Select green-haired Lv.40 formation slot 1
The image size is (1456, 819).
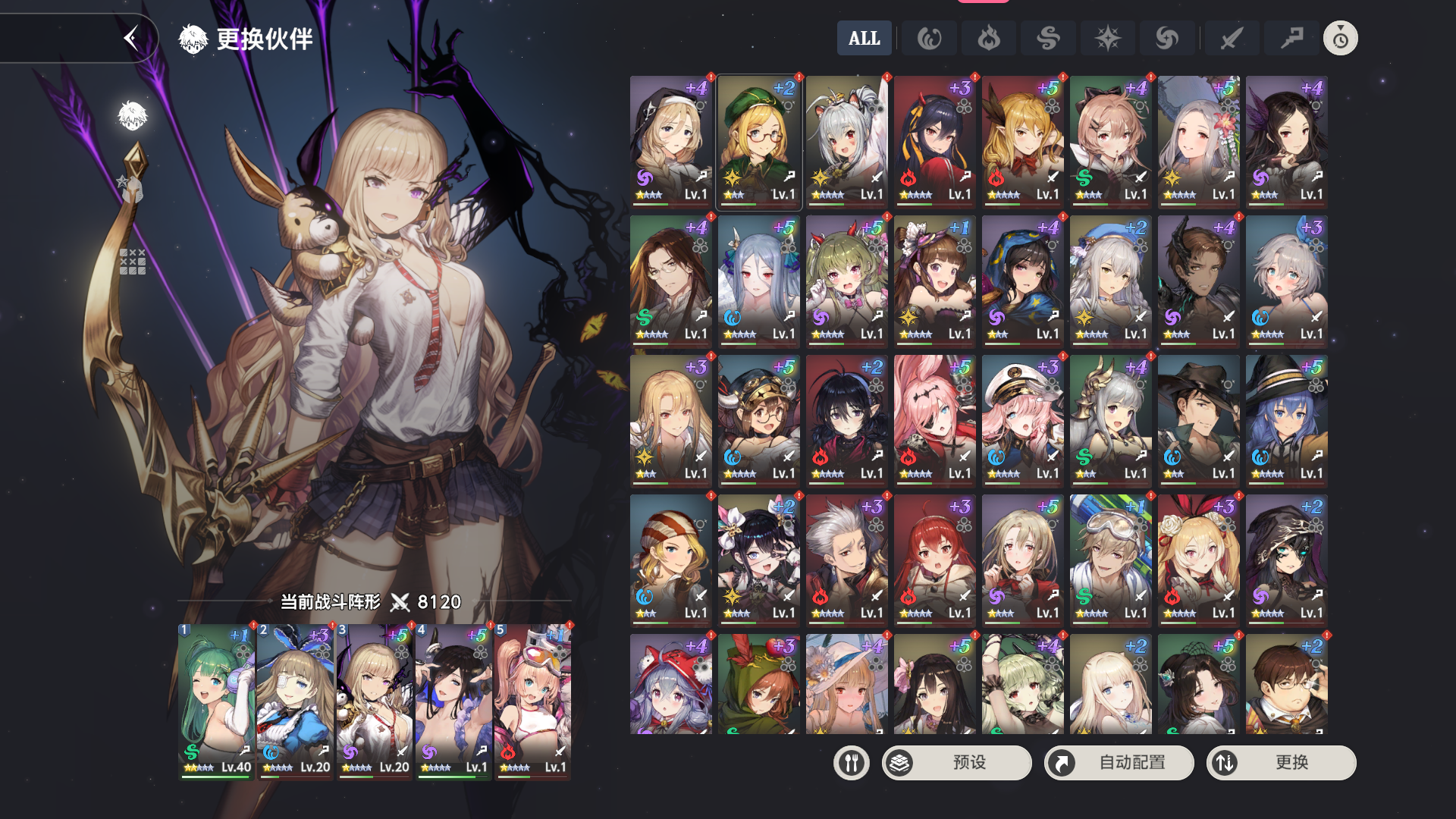216,701
